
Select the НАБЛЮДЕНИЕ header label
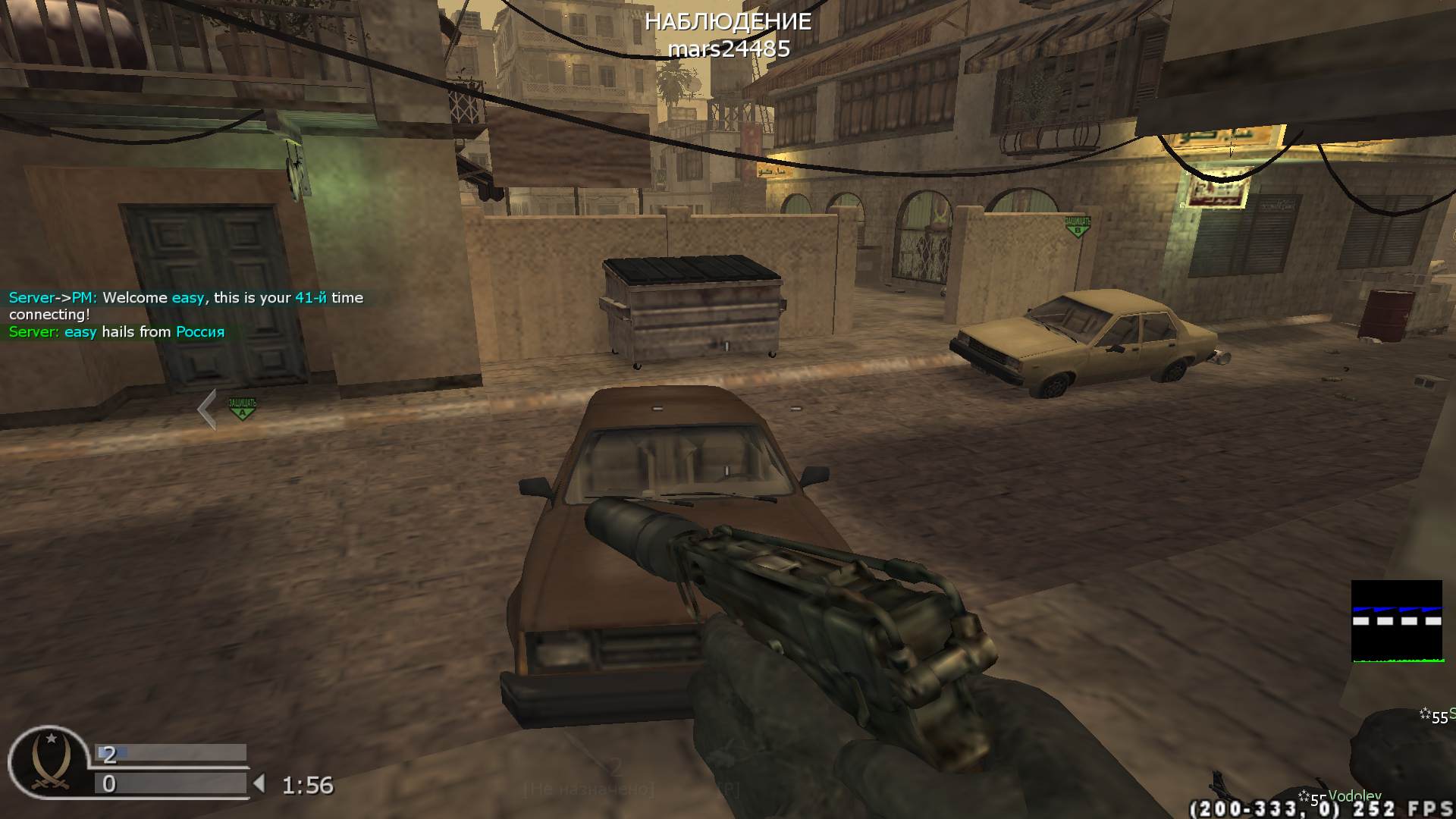(727, 22)
